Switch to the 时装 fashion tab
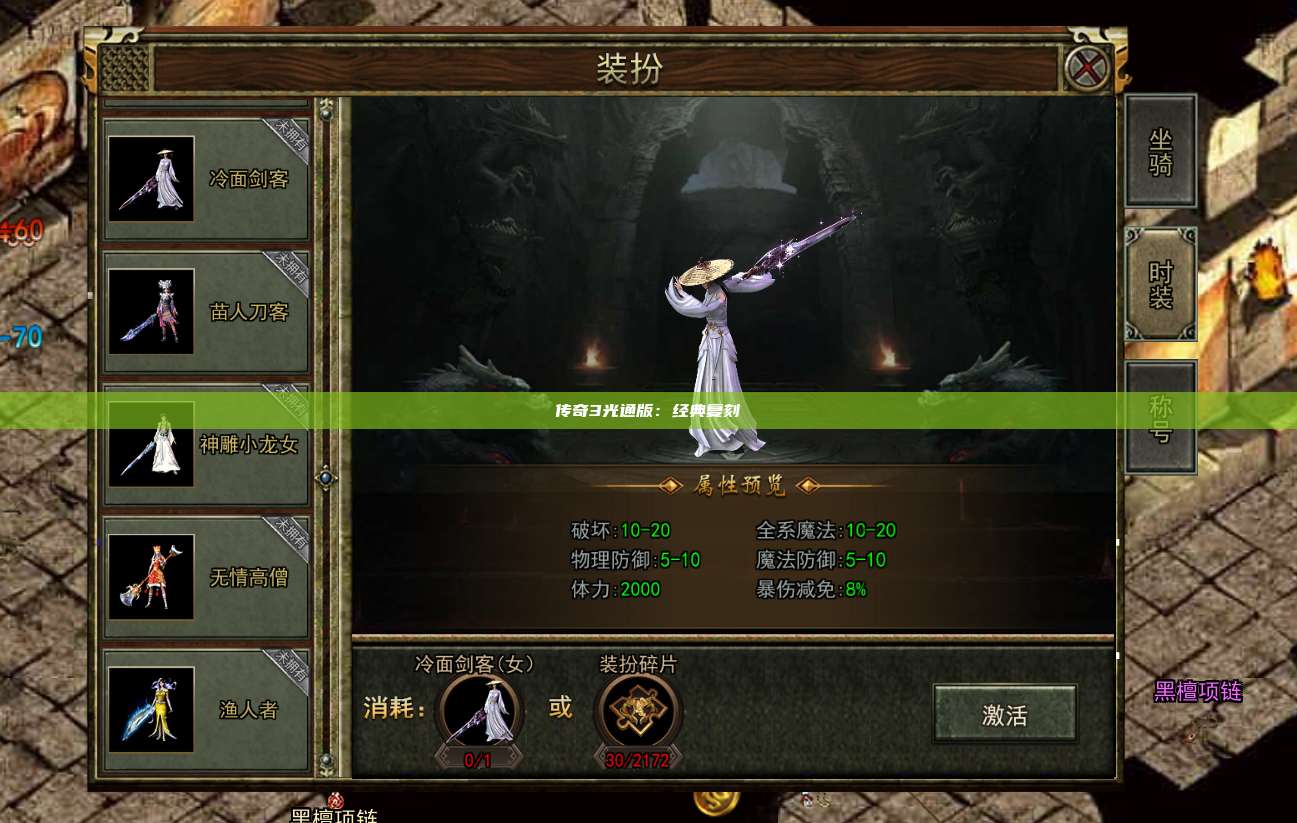Screen dimensions: 1297x823 (x=1160, y=283)
